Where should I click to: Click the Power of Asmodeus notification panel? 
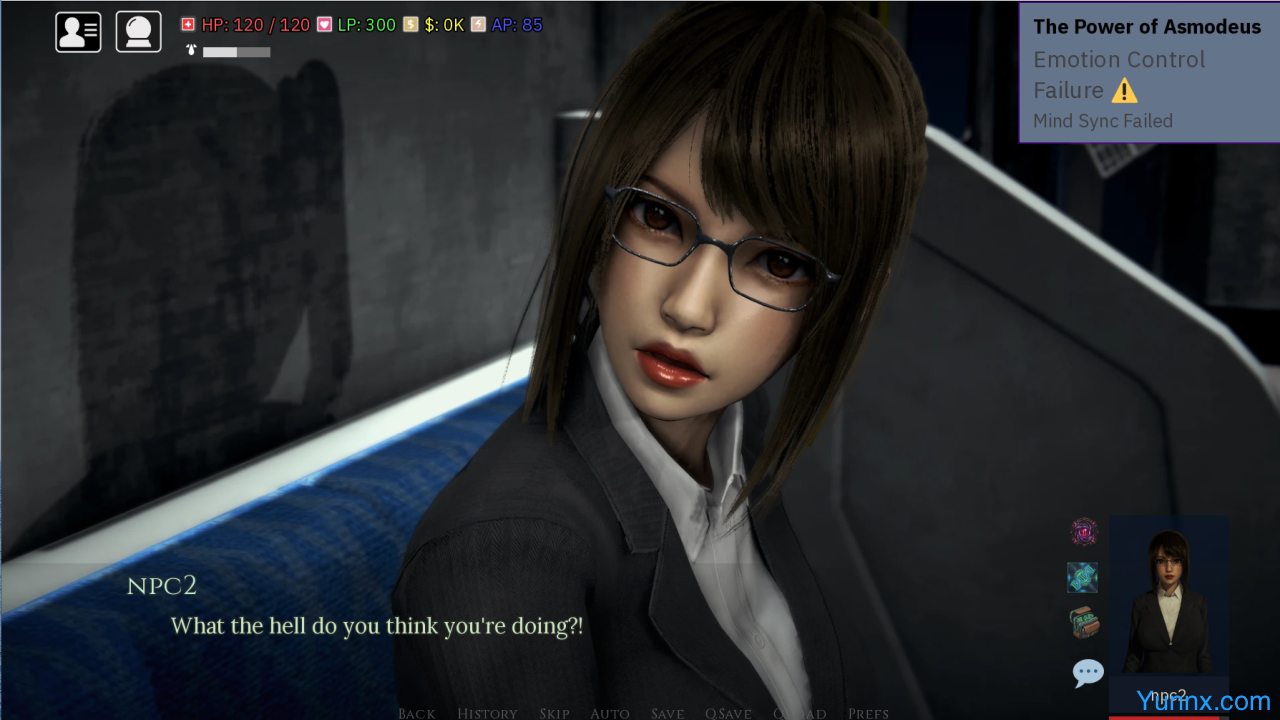pos(1149,73)
